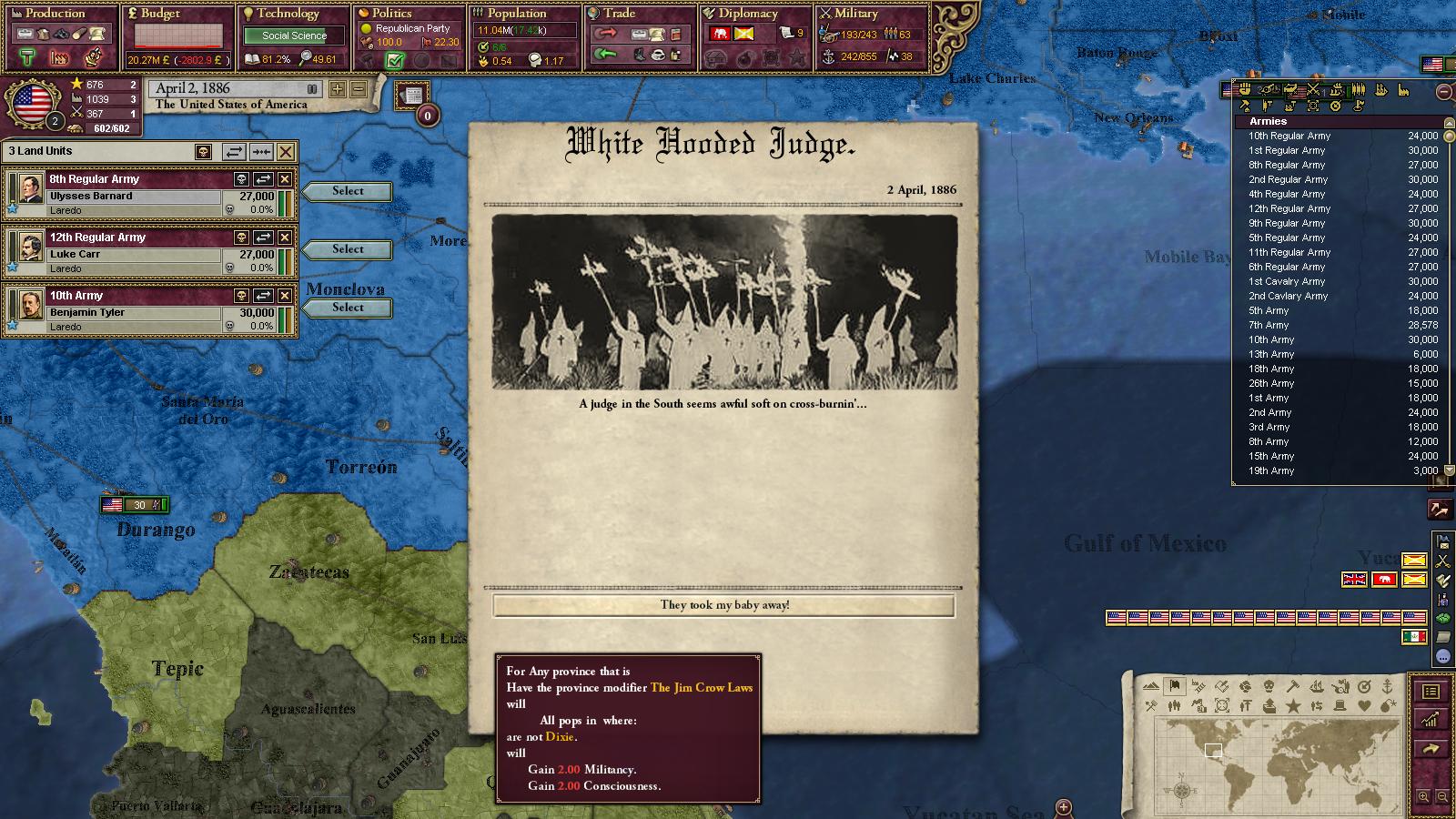This screenshot has height=819, width=1456.
Task: Select the 8th Regular Army unit
Action: [x=347, y=191]
